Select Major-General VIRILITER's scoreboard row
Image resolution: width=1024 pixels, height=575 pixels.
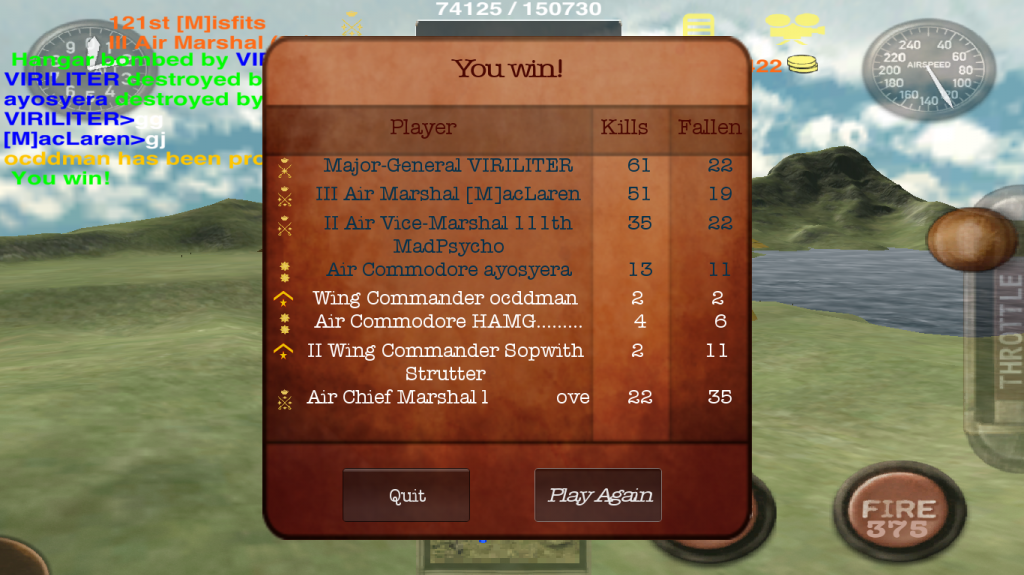click(x=448, y=166)
